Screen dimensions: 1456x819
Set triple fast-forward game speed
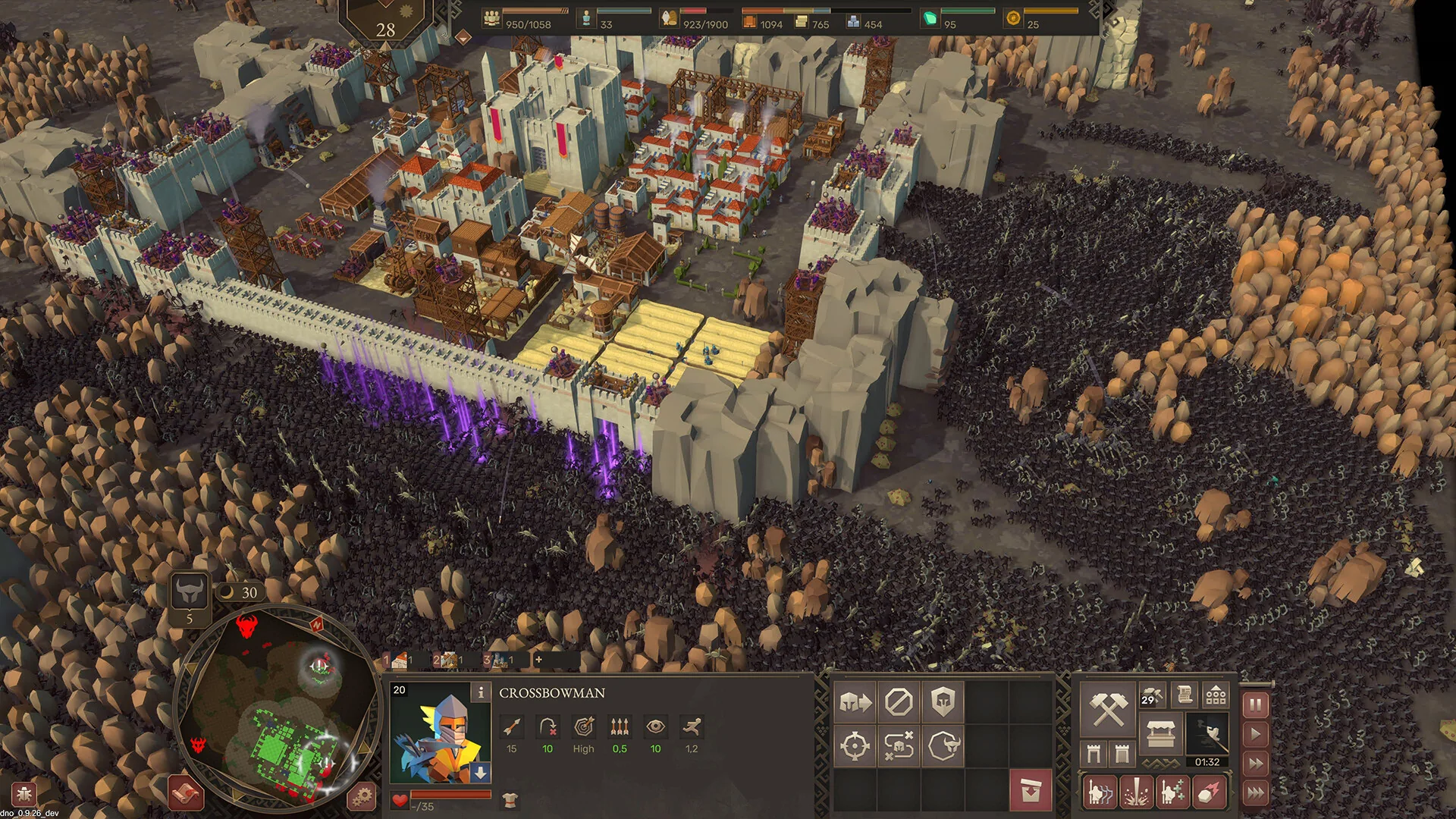[x=1255, y=793]
